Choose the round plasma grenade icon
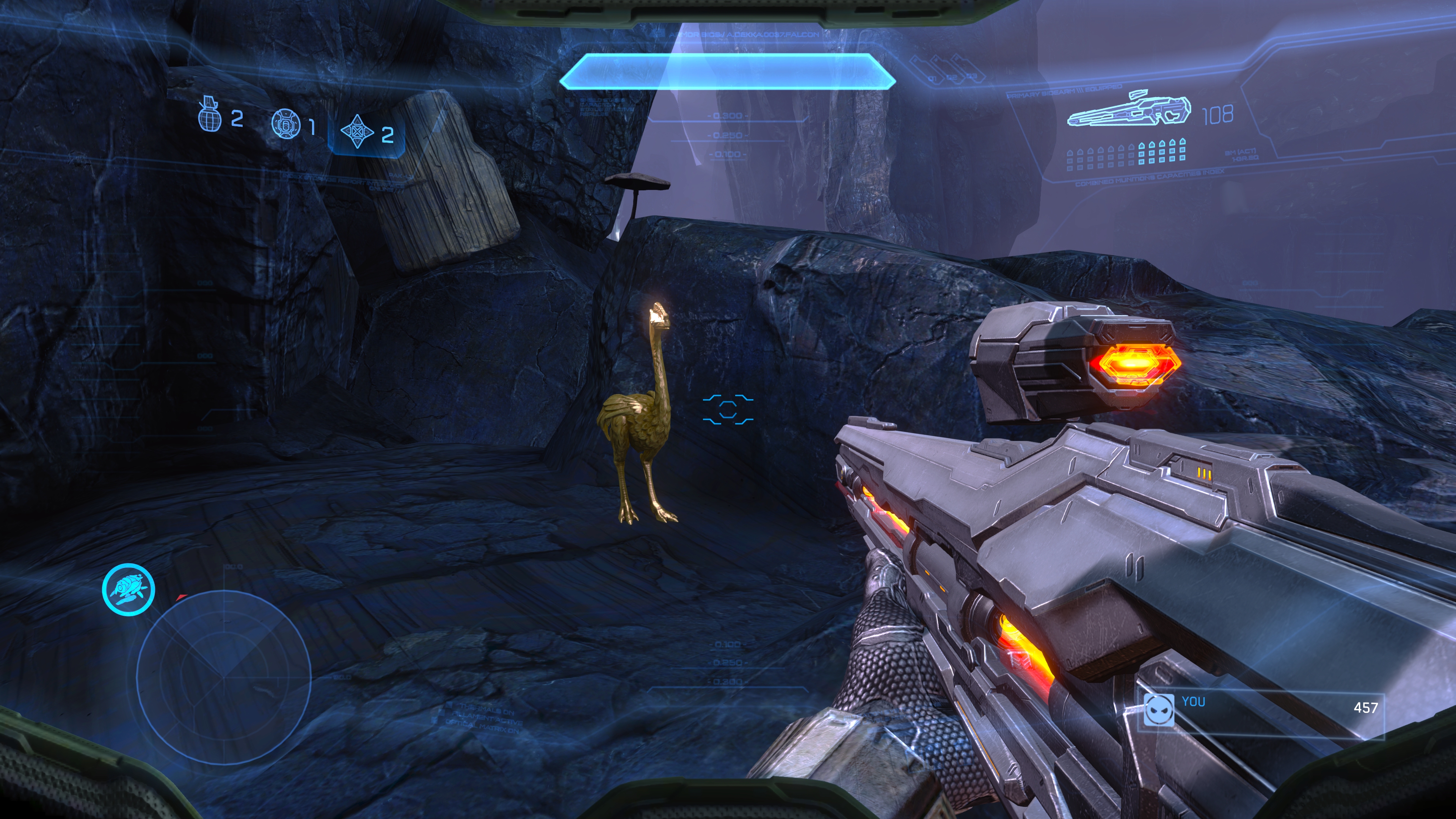The width and height of the screenshot is (1456, 819). point(286,122)
